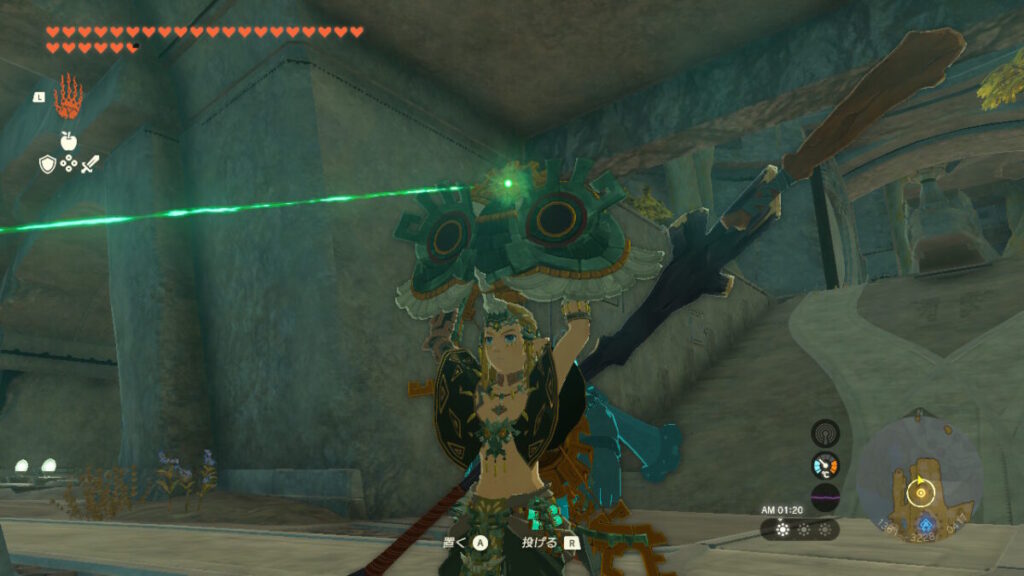
Task: Activate the orange Ultrahand ability icon
Action: pyautogui.click(x=68, y=96)
